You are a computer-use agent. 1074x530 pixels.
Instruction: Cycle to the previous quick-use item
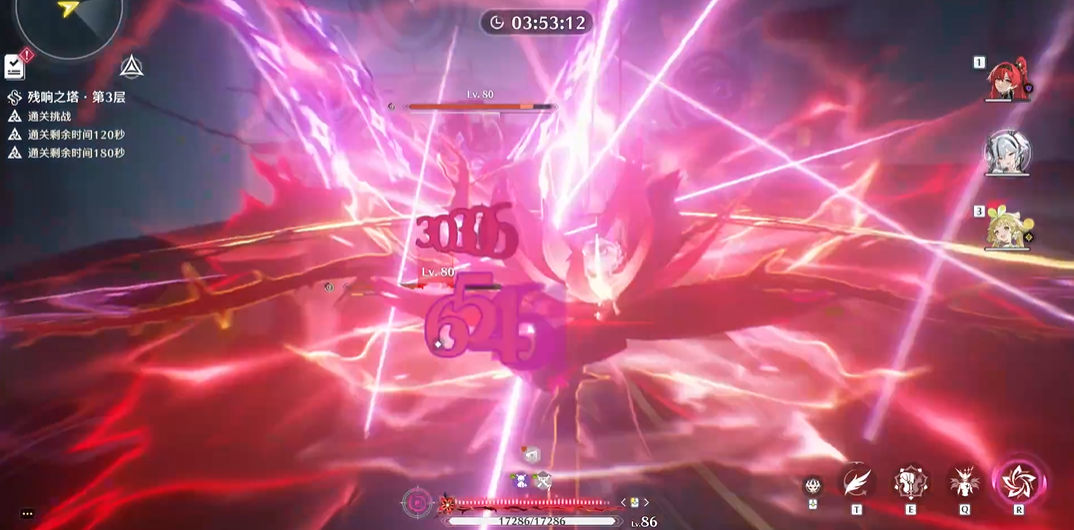click(623, 502)
